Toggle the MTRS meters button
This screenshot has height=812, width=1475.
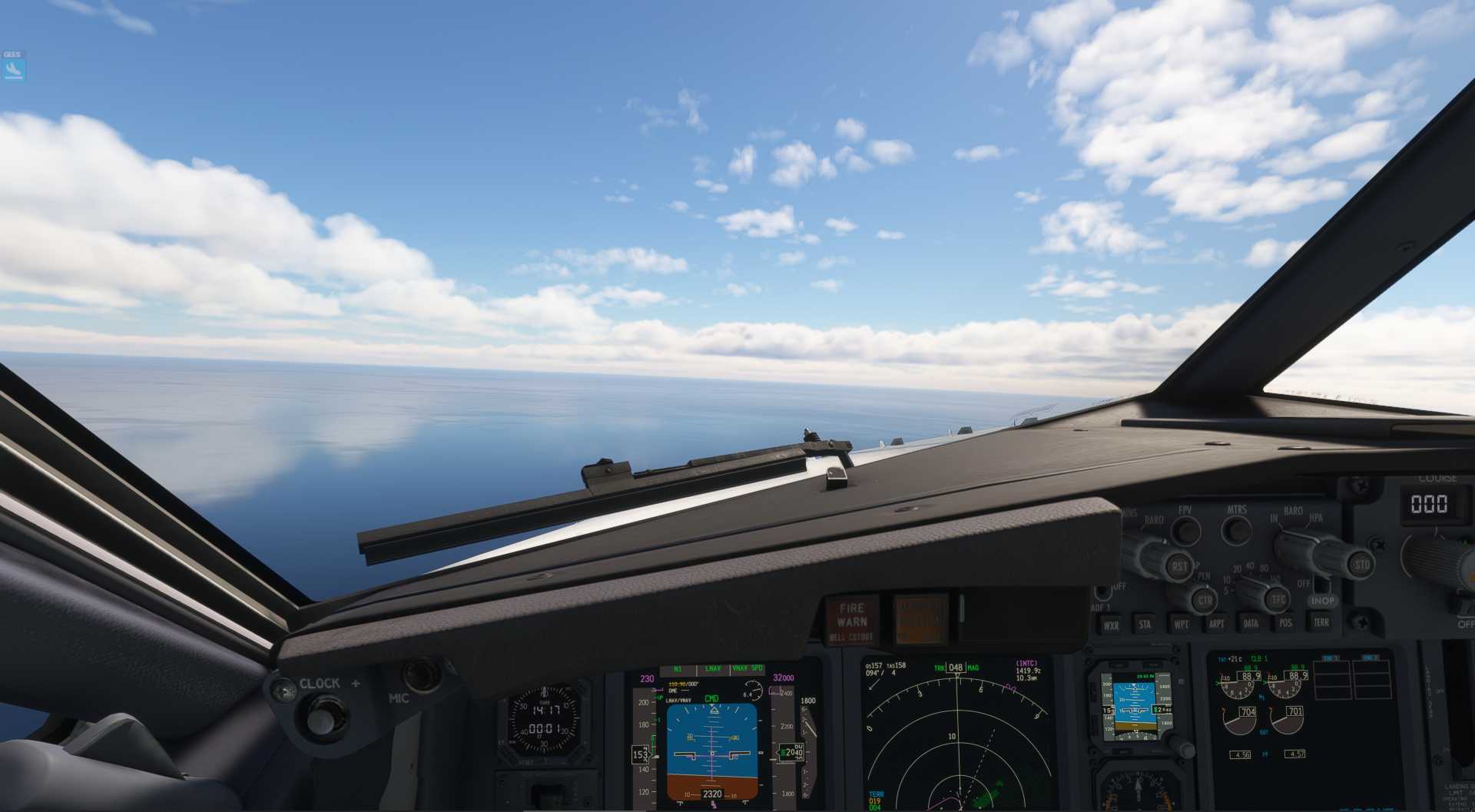point(1236,529)
